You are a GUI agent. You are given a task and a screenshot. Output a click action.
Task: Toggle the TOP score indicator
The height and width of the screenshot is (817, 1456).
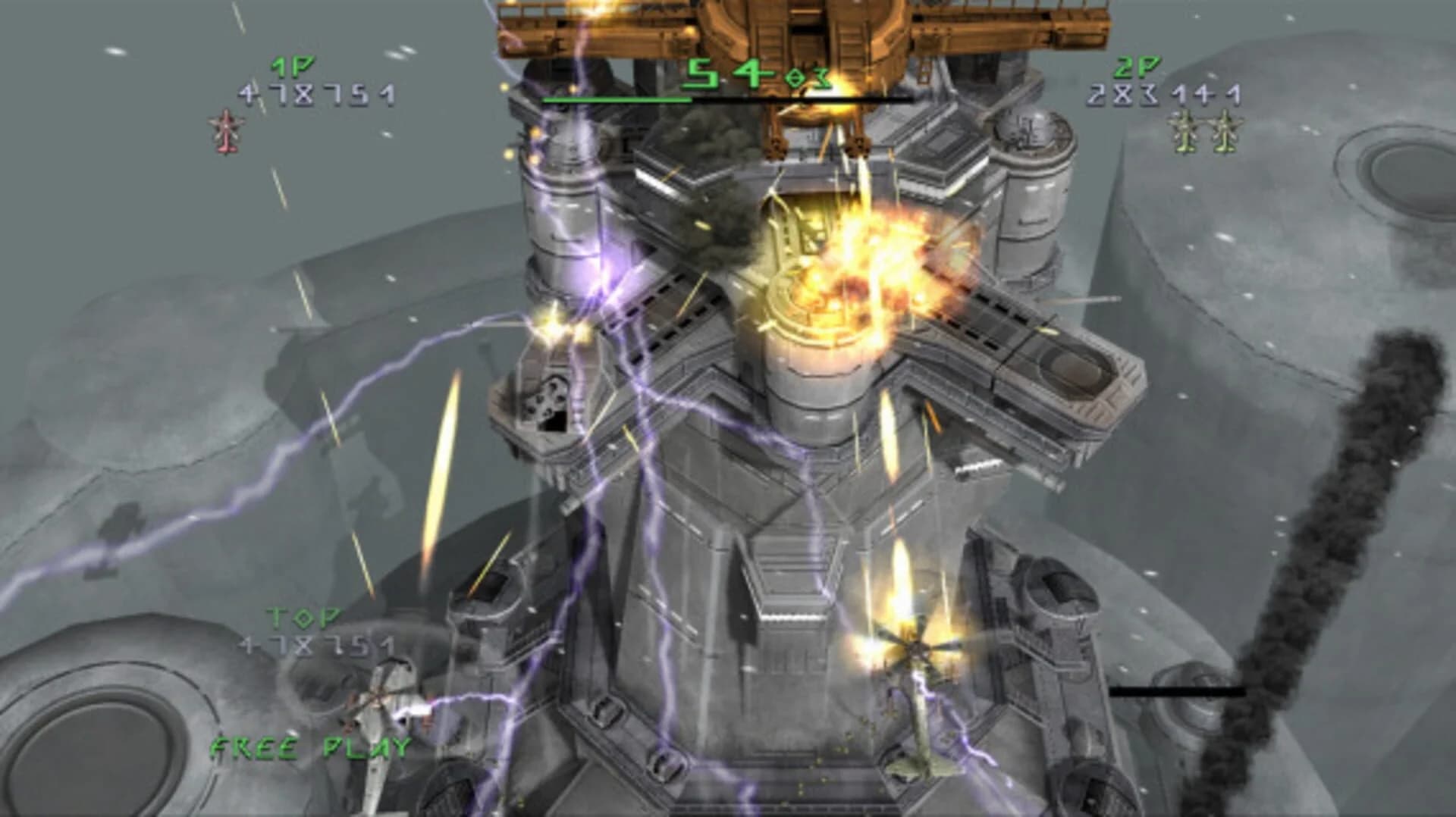point(302,619)
